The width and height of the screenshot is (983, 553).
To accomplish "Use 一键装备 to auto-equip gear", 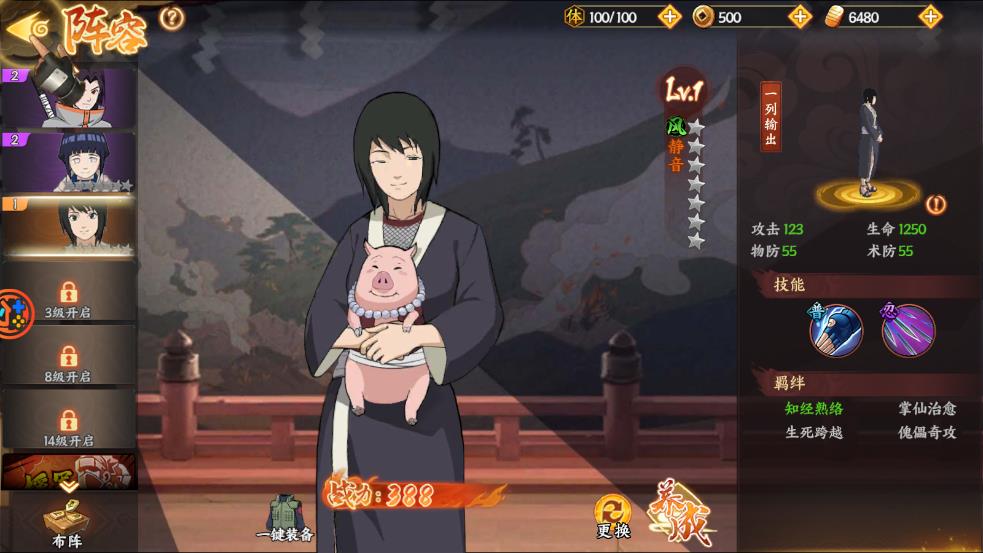I will (x=285, y=518).
